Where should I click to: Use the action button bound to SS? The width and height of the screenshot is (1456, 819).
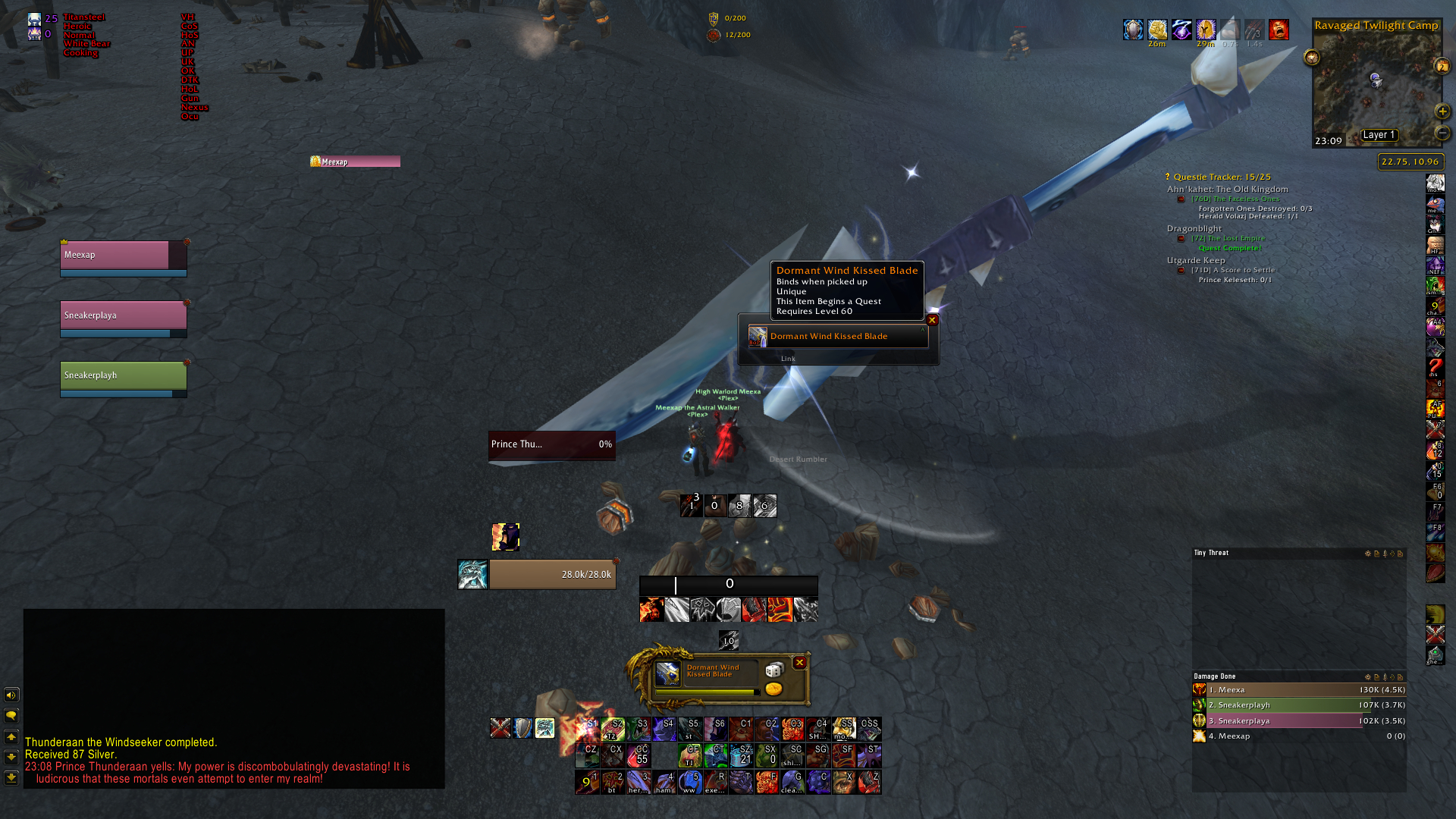click(844, 729)
